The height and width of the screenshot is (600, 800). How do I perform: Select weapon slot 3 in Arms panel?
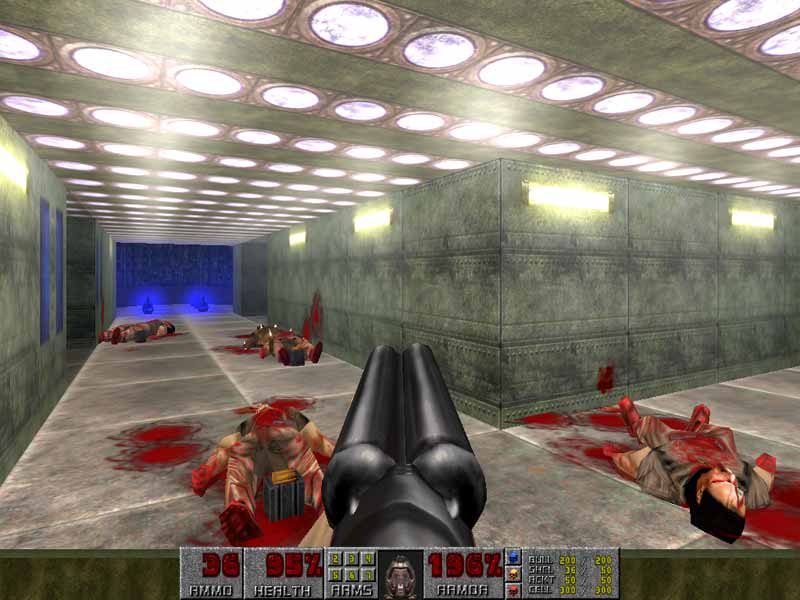[352, 559]
